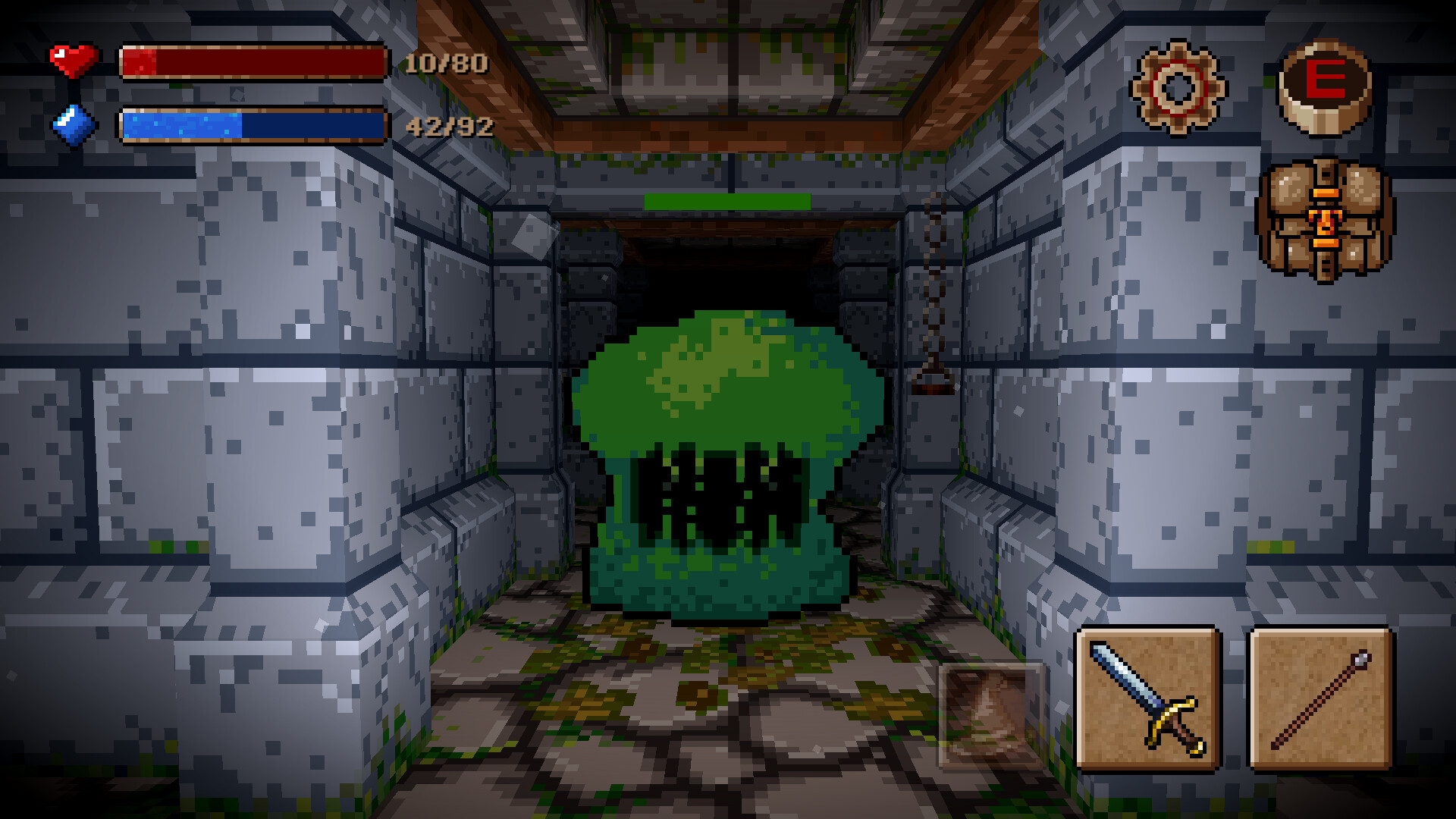
Task: Click the hanging chain on the right wall
Action: tap(934, 288)
